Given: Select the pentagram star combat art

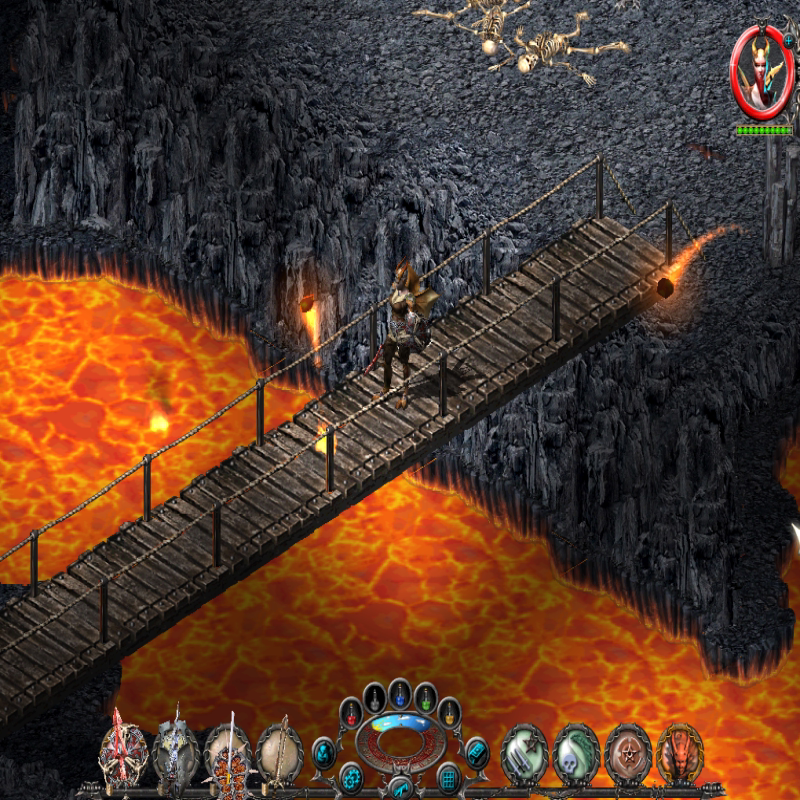Looking at the screenshot, I should [628, 752].
